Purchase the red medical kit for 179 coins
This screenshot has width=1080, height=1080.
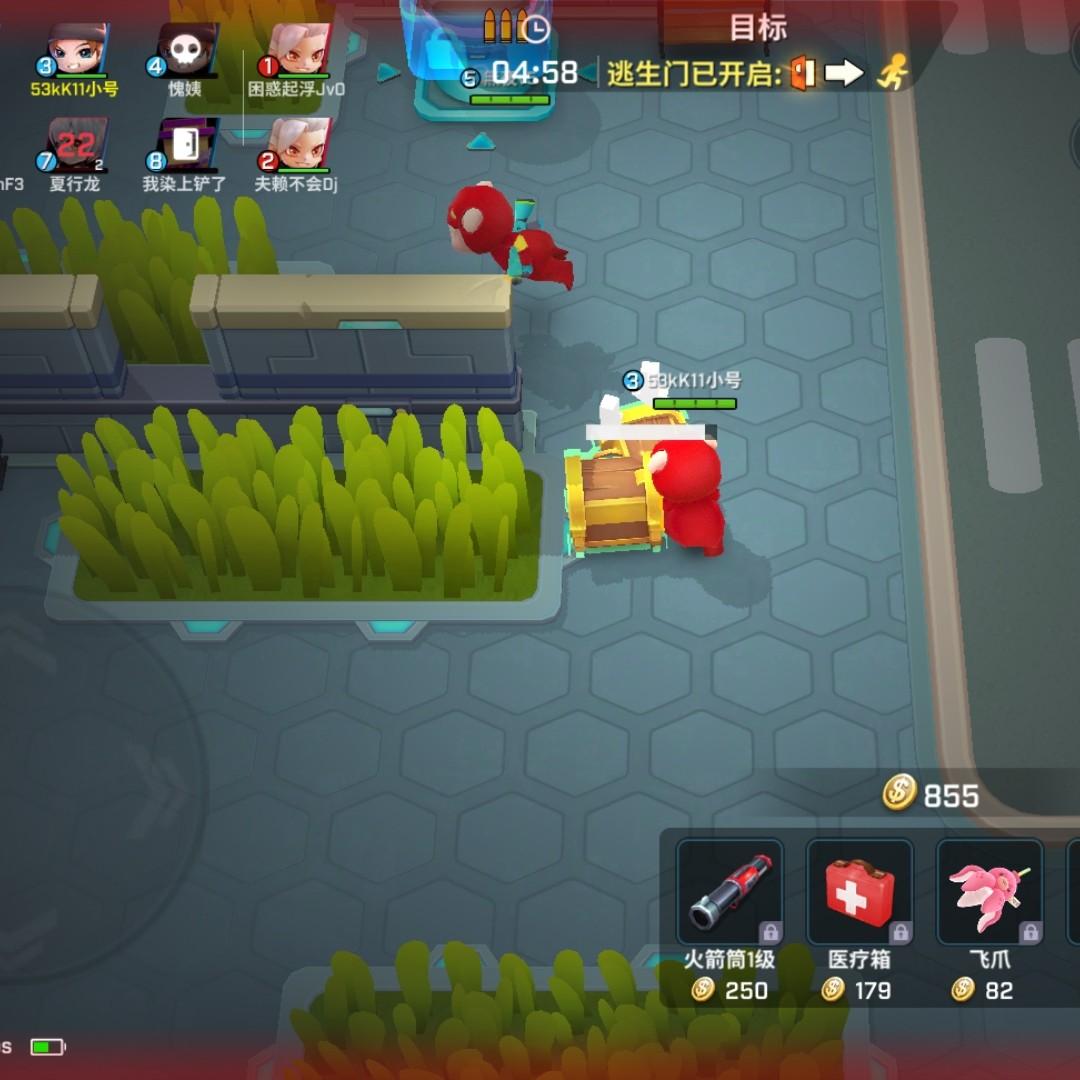(x=859, y=892)
